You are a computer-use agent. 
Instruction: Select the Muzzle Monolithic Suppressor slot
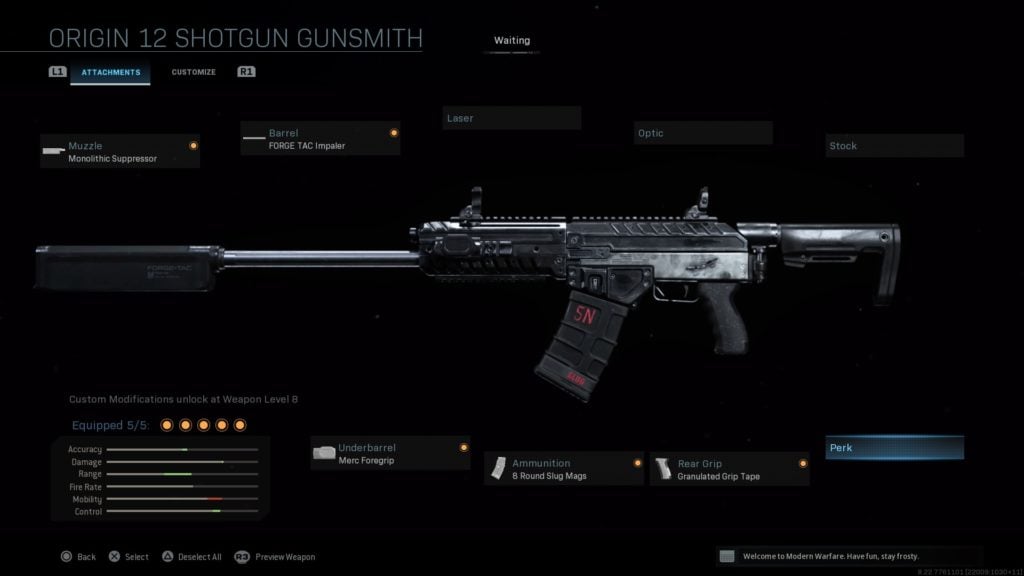pyautogui.click(x=120, y=151)
